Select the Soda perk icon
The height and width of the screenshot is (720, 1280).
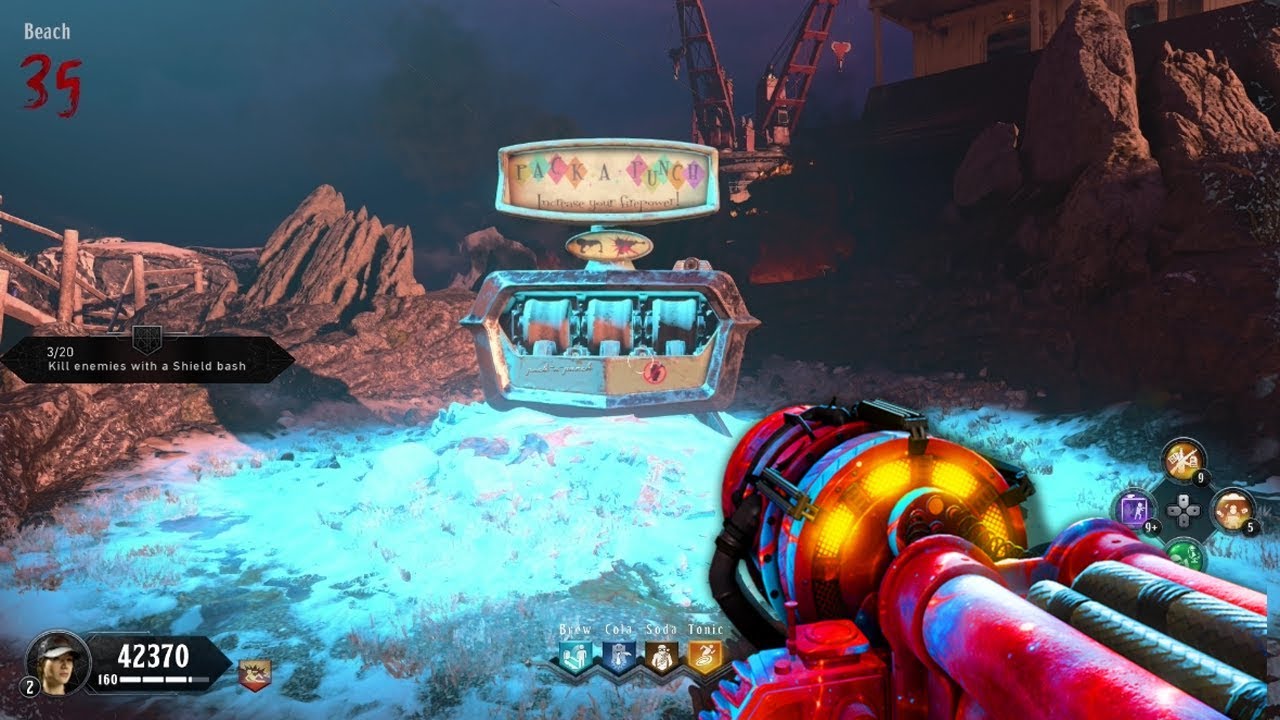coord(659,656)
